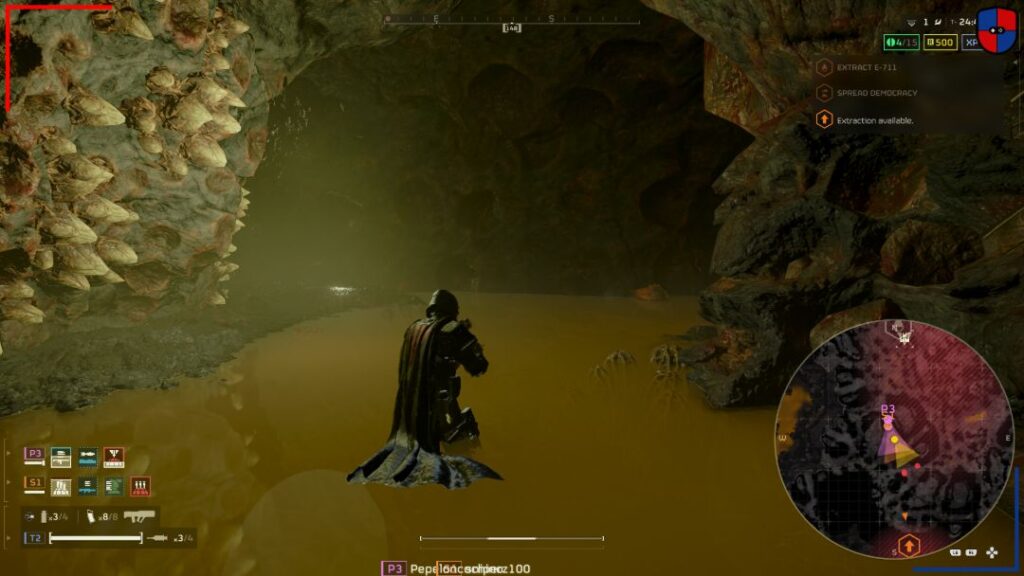
Task: Click the yellow 500 requisition counter box
Action: pyautogui.click(x=940, y=43)
